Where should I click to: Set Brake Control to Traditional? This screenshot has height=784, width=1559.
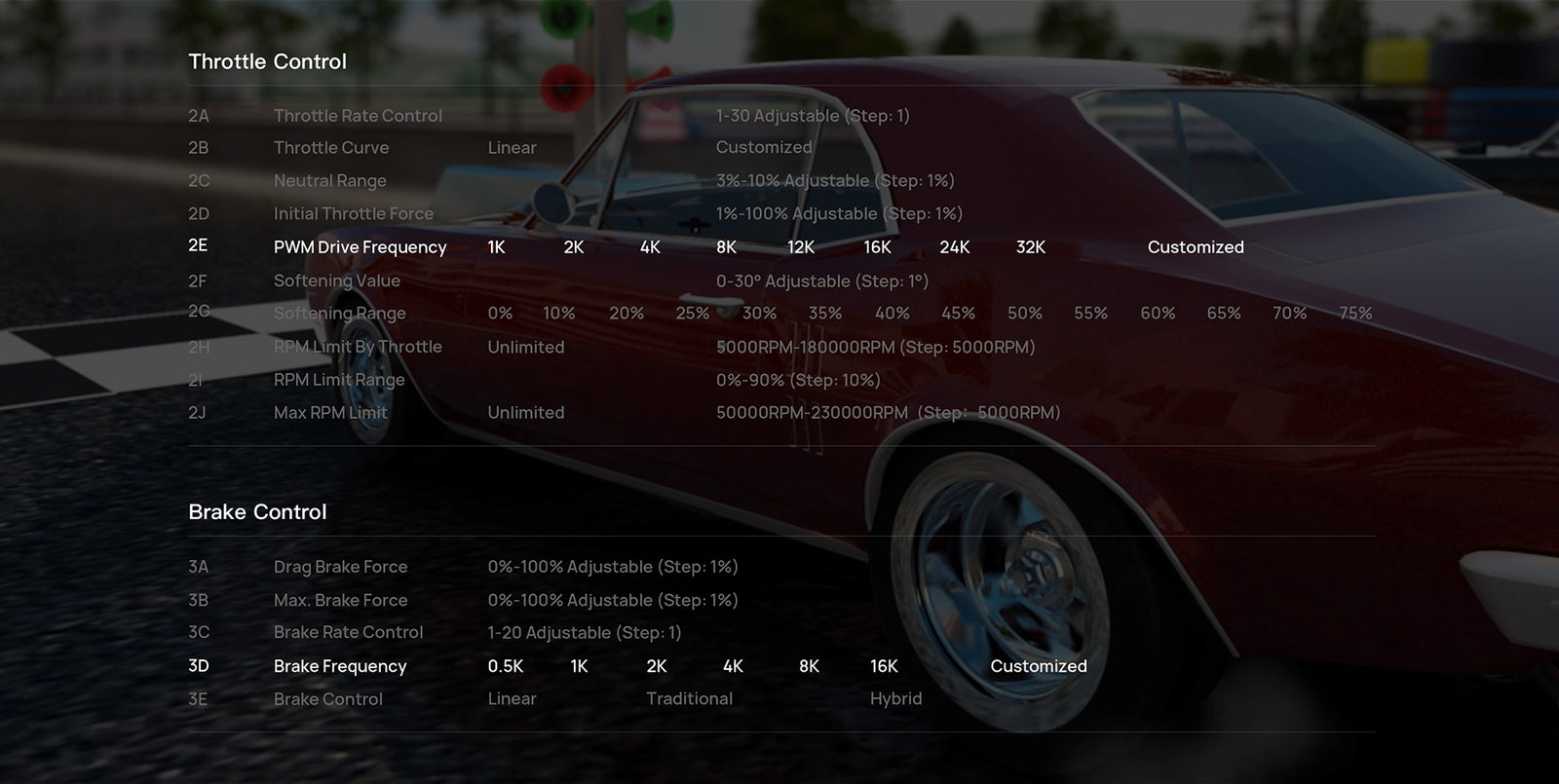pyautogui.click(x=689, y=699)
